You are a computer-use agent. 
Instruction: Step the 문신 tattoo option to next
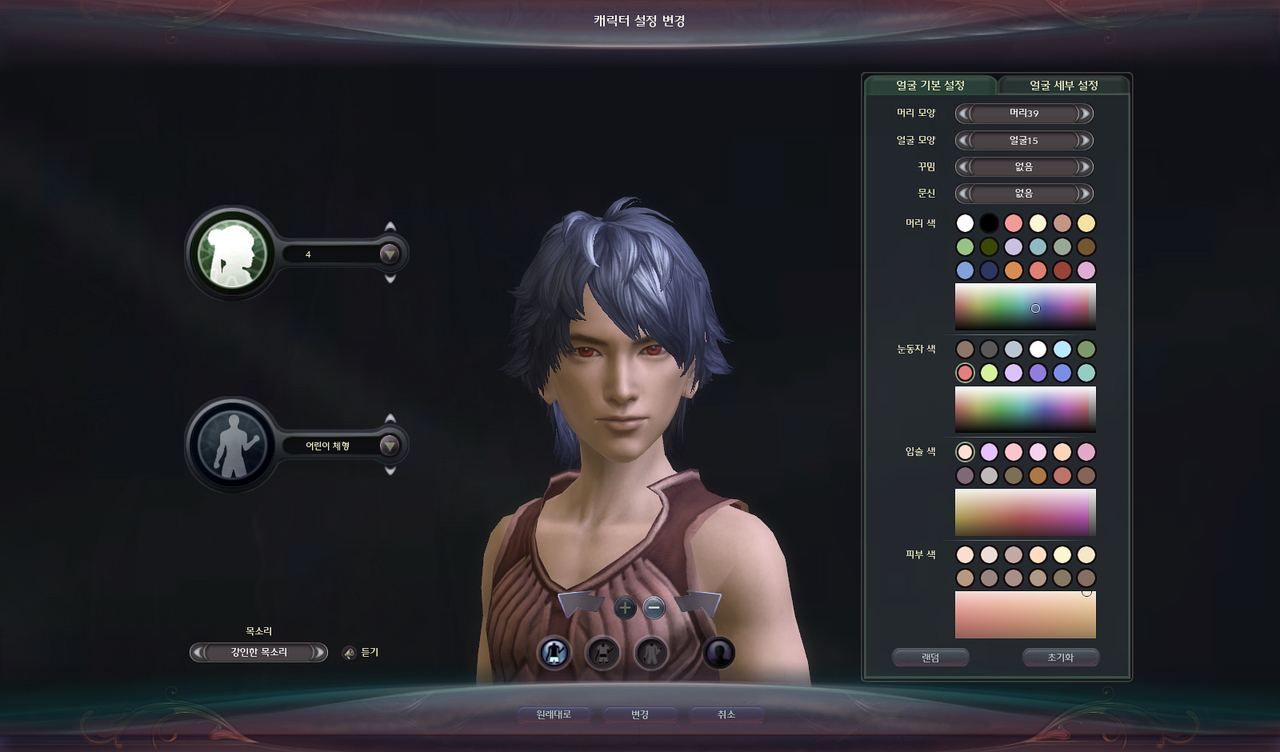pos(1085,193)
